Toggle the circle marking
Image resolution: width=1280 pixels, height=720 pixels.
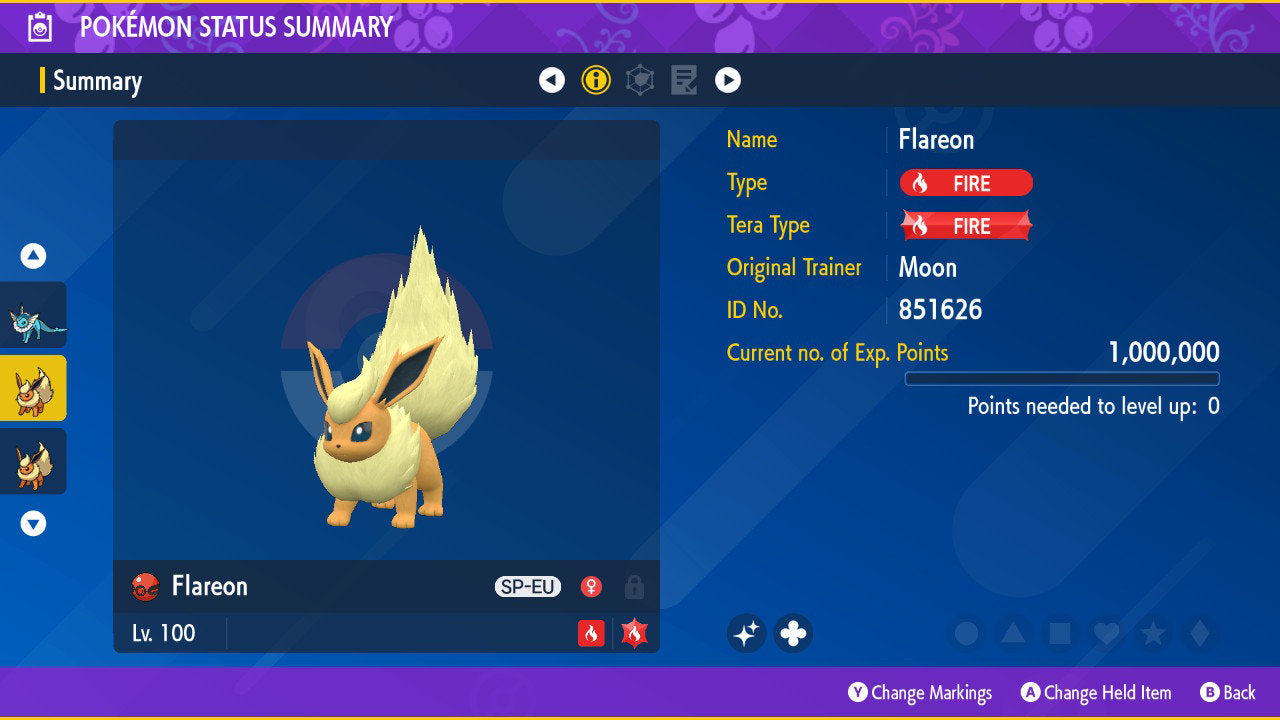click(966, 633)
